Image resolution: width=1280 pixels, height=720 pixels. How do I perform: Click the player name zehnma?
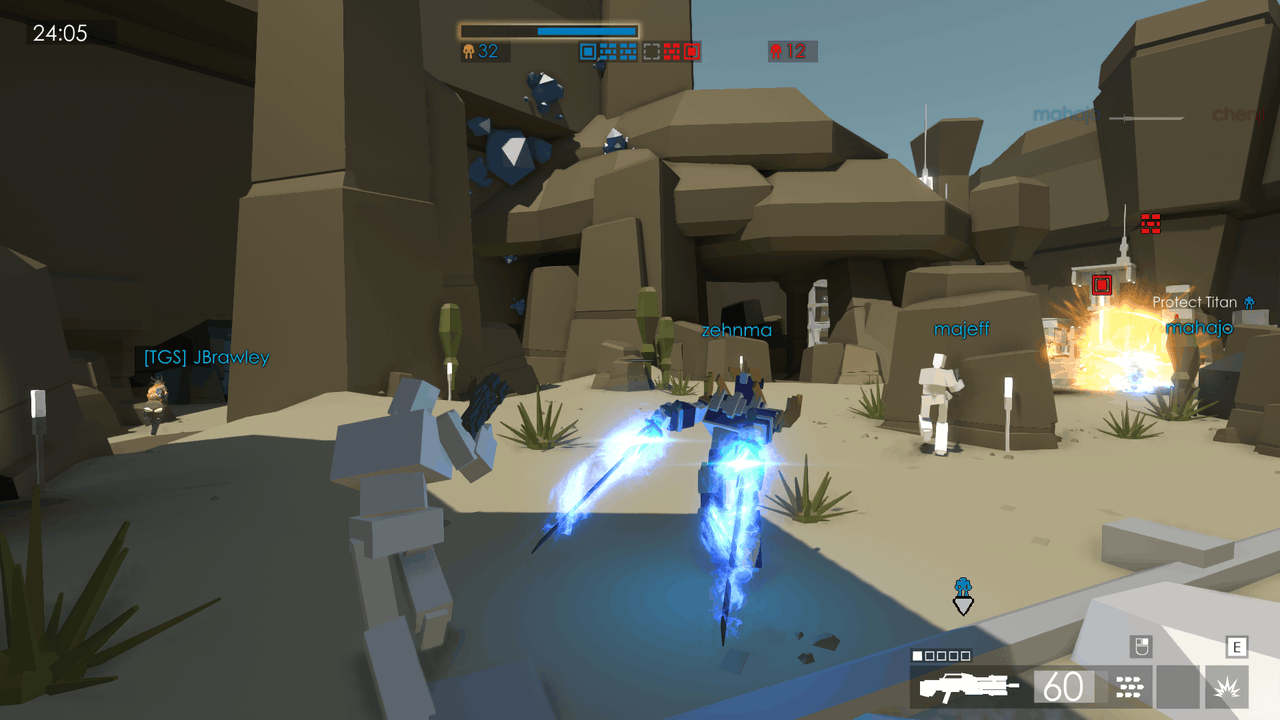coord(735,329)
